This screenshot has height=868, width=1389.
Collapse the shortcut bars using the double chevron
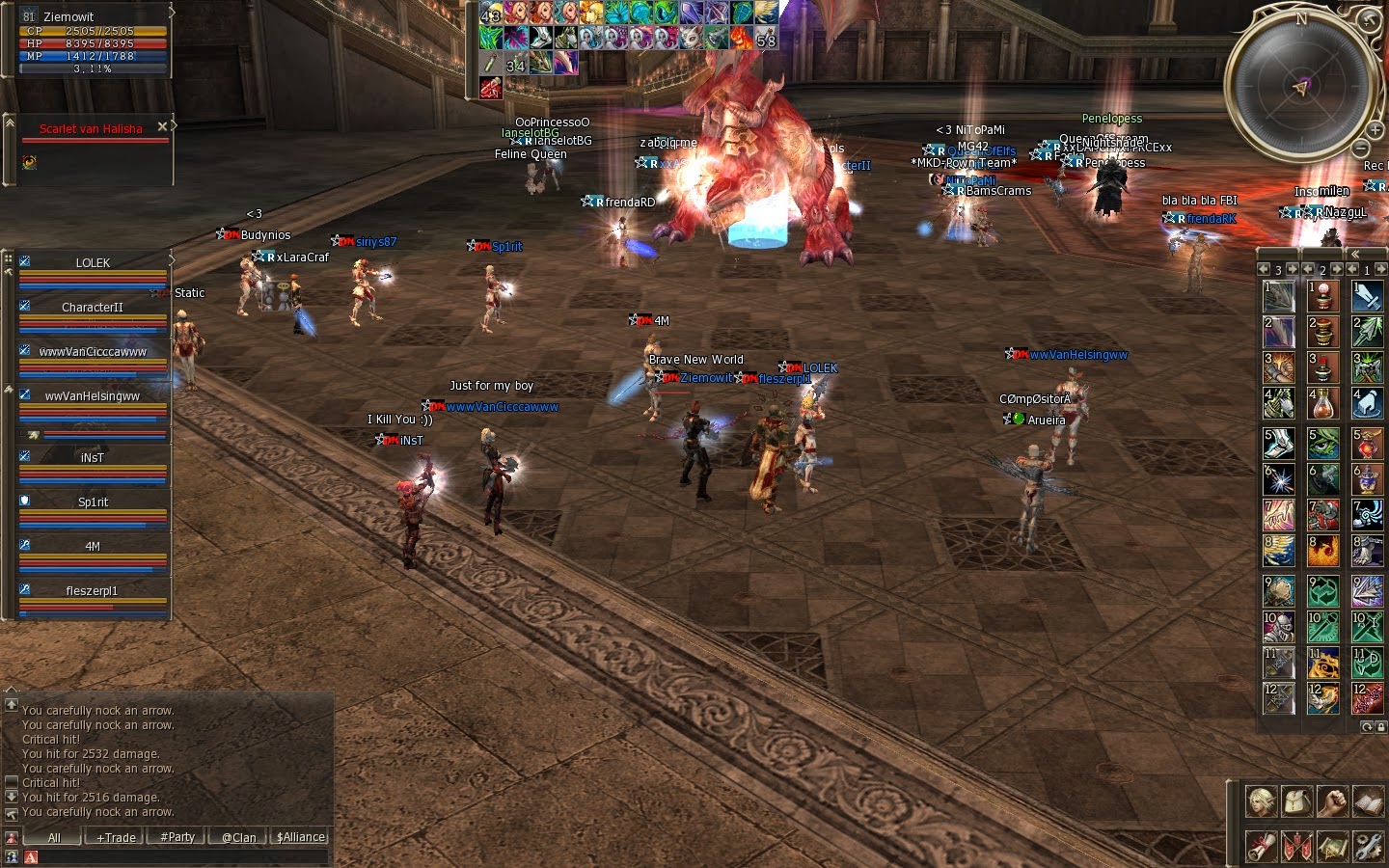(x=1356, y=255)
